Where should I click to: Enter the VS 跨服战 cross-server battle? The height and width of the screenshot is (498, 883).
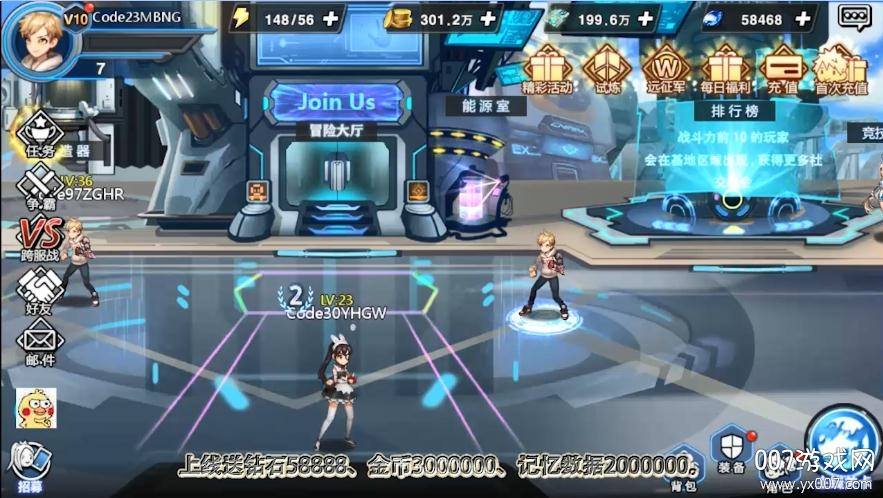39,238
